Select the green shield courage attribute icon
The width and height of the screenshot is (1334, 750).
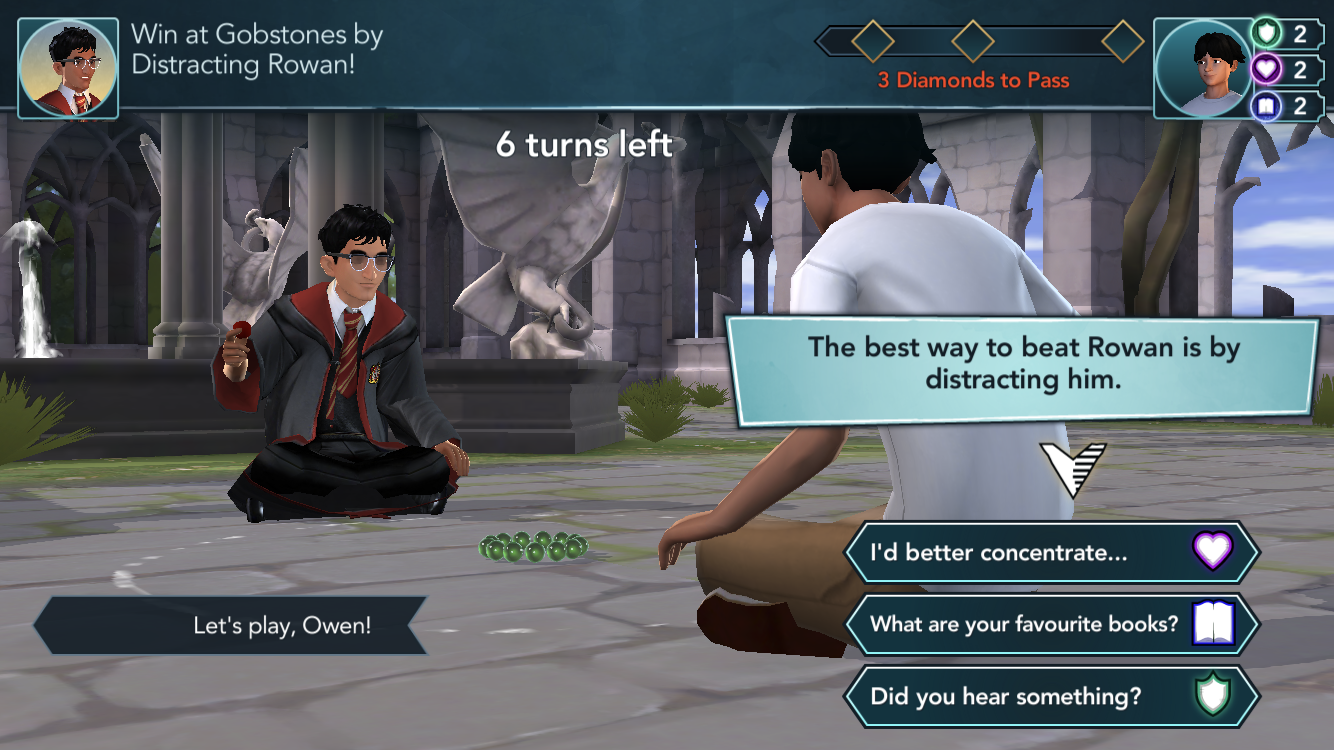pyautogui.click(x=1267, y=33)
